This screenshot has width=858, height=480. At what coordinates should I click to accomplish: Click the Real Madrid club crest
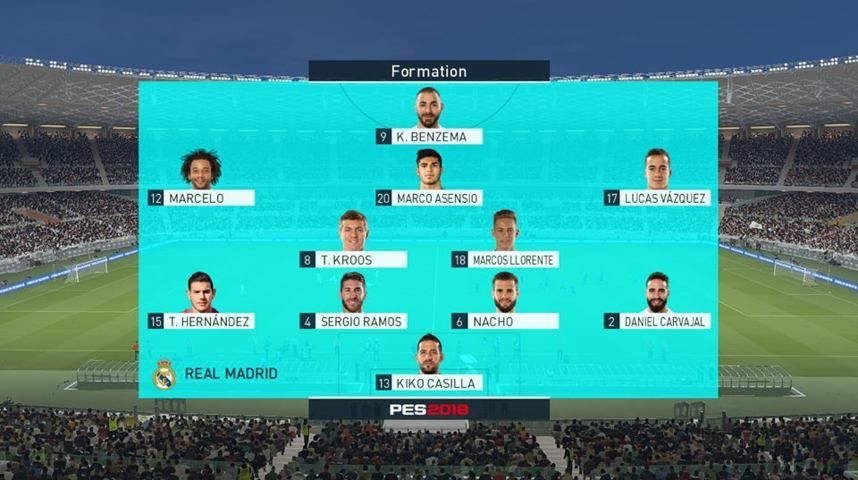[163, 374]
